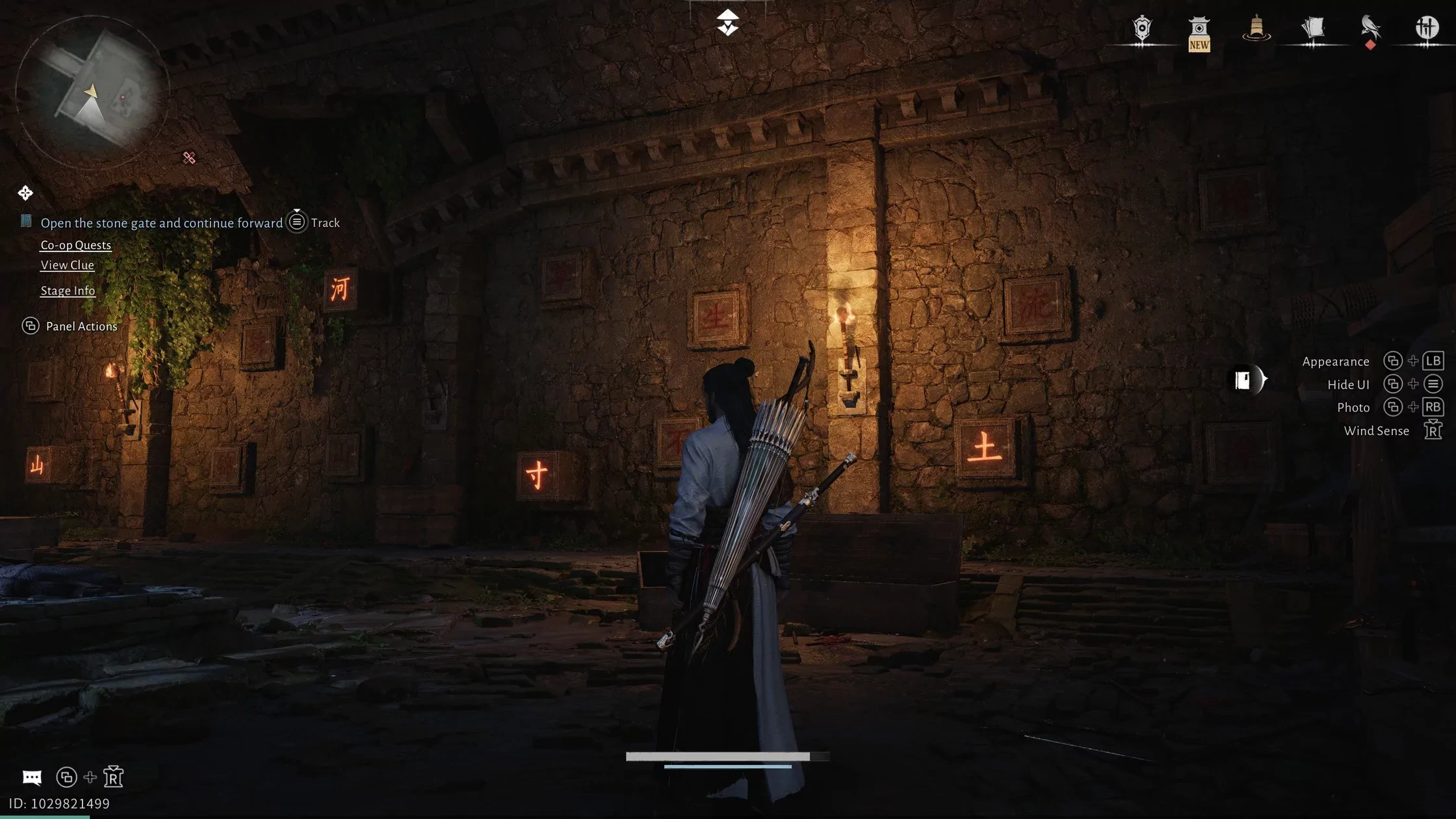This screenshot has width=1456, height=819.
Task: Open the Co-op Quests link
Action: [x=75, y=245]
